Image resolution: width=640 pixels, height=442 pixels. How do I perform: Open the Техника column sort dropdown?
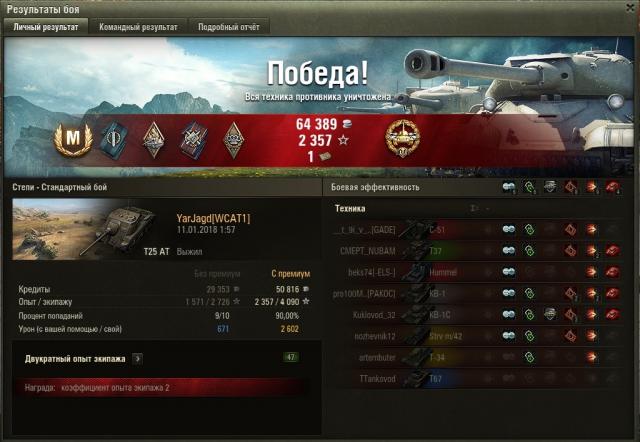(475, 208)
